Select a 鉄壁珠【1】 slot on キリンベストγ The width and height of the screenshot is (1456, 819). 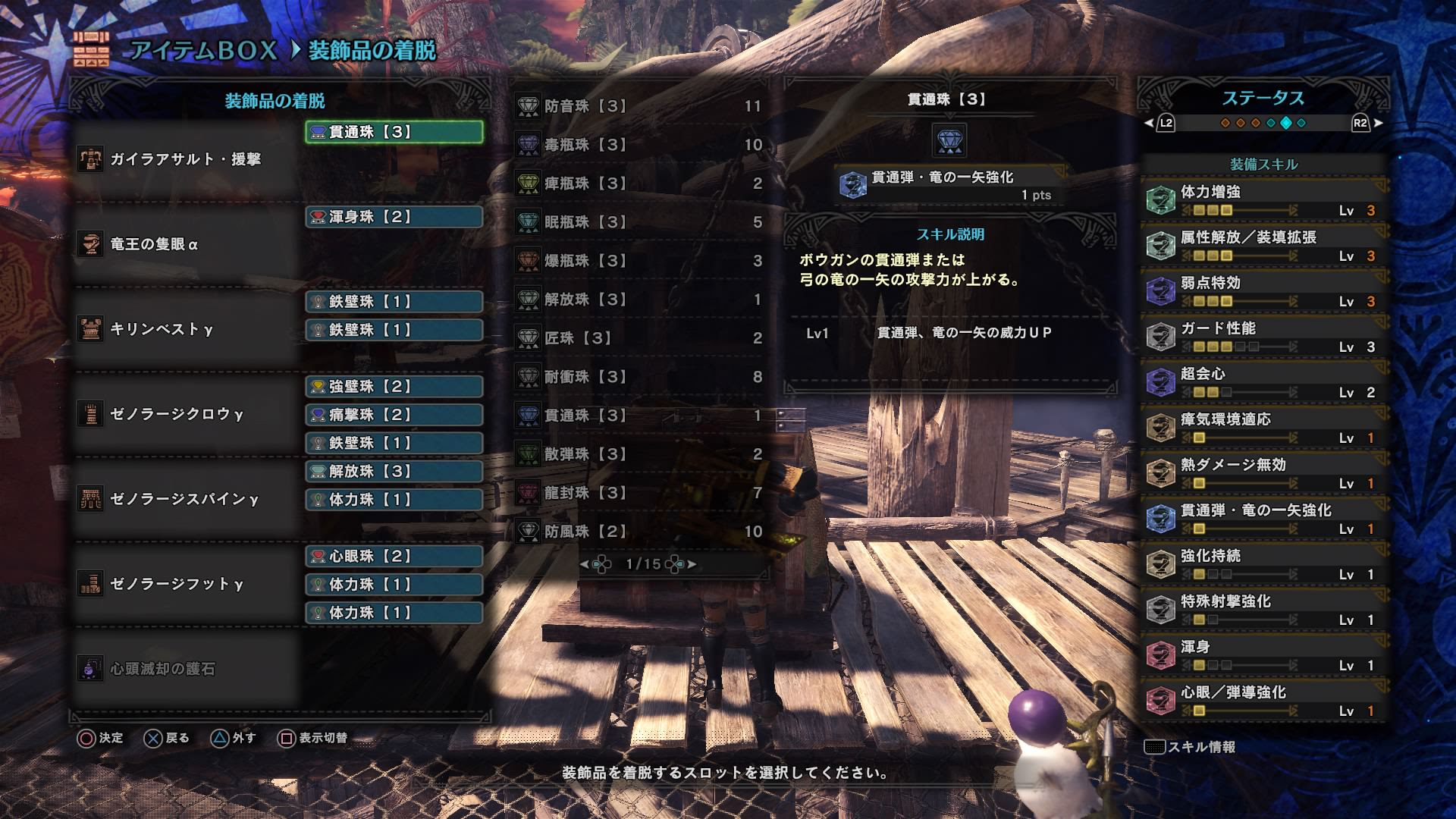point(394,302)
